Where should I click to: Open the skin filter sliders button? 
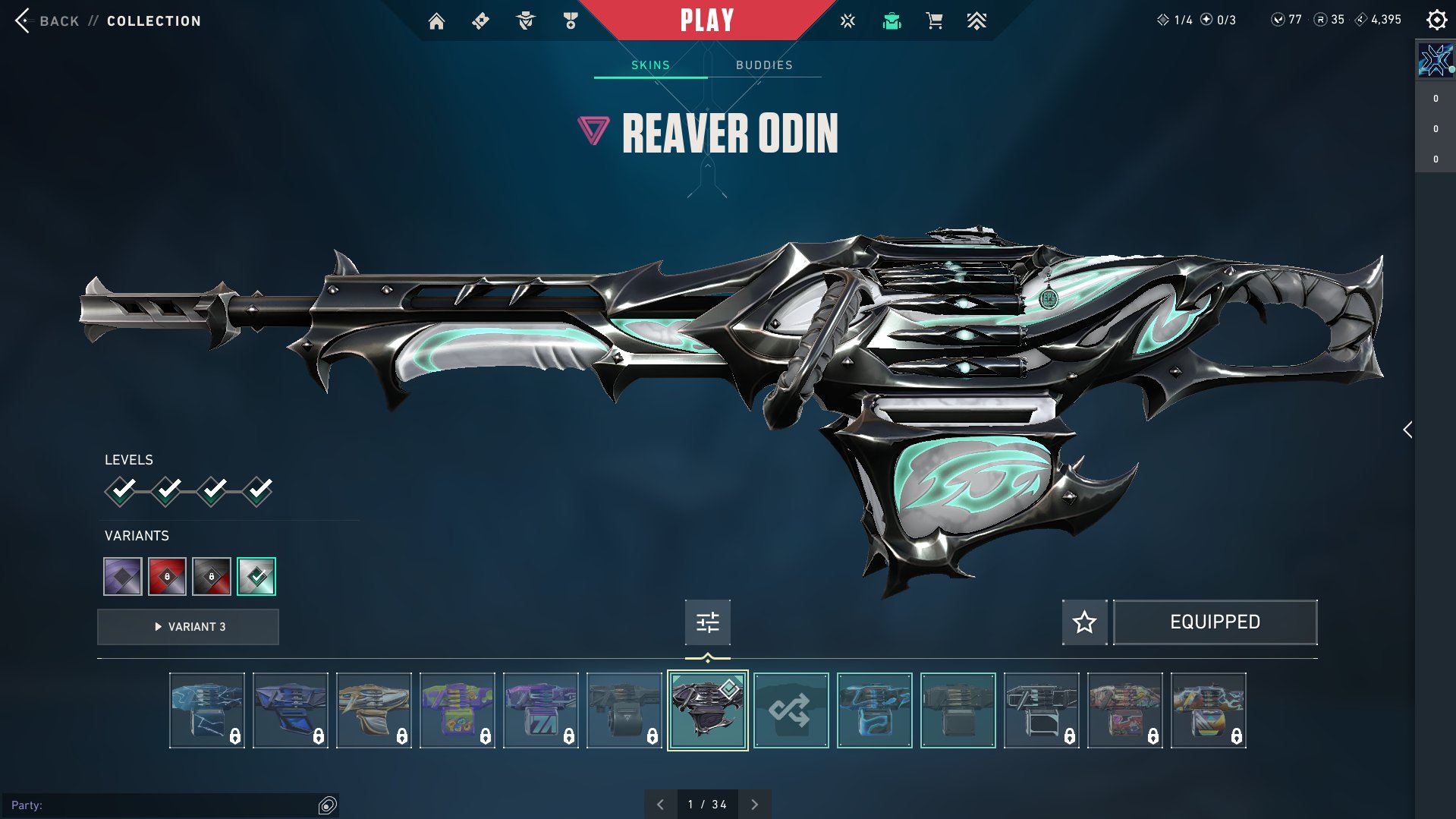point(707,622)
